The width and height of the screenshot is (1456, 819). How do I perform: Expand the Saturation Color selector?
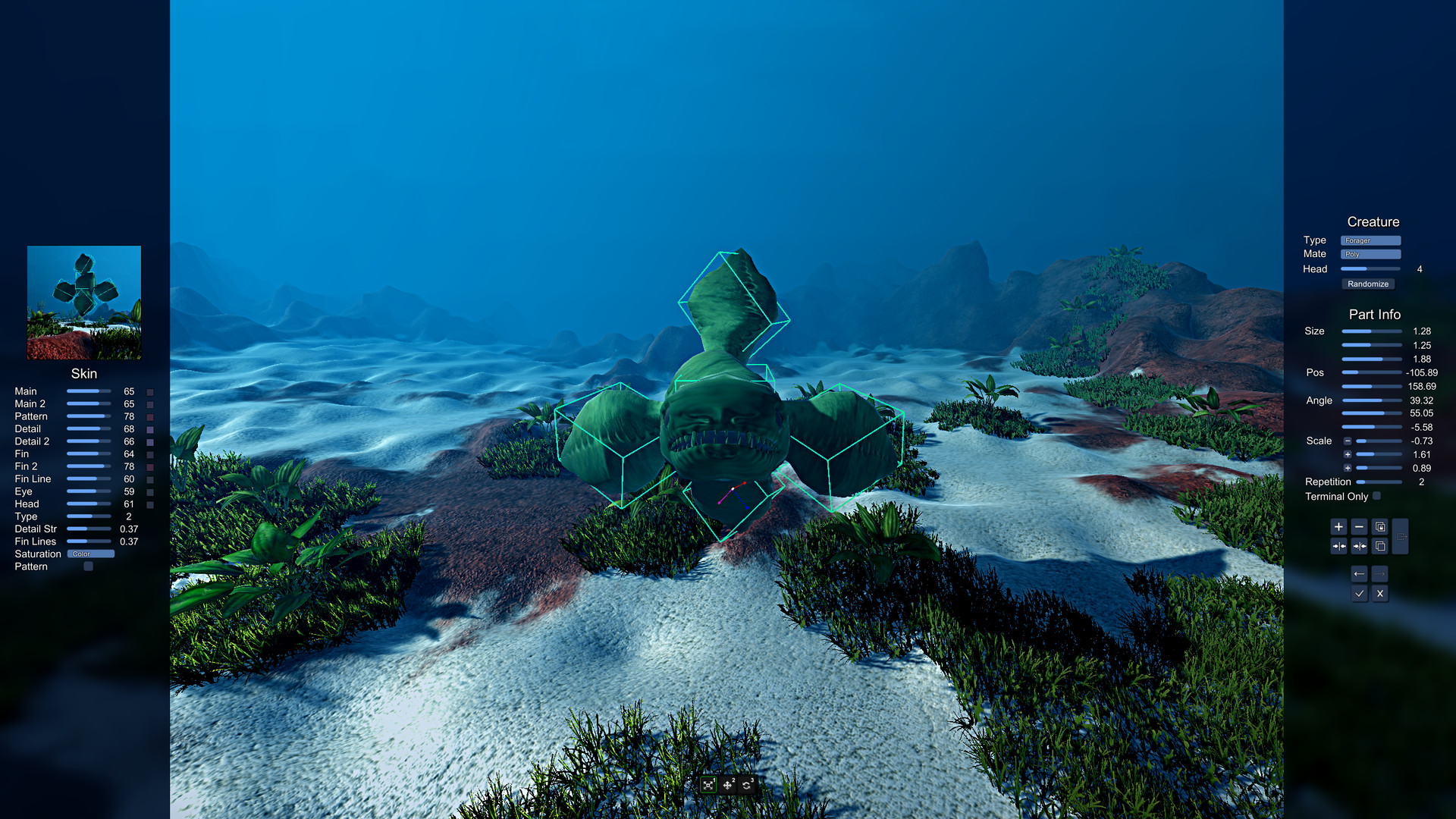pos(90,554)
